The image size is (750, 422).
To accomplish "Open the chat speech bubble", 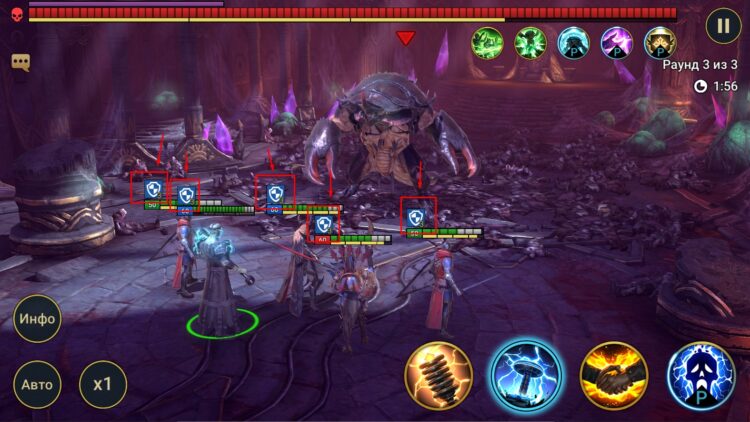I will point(20,62).
